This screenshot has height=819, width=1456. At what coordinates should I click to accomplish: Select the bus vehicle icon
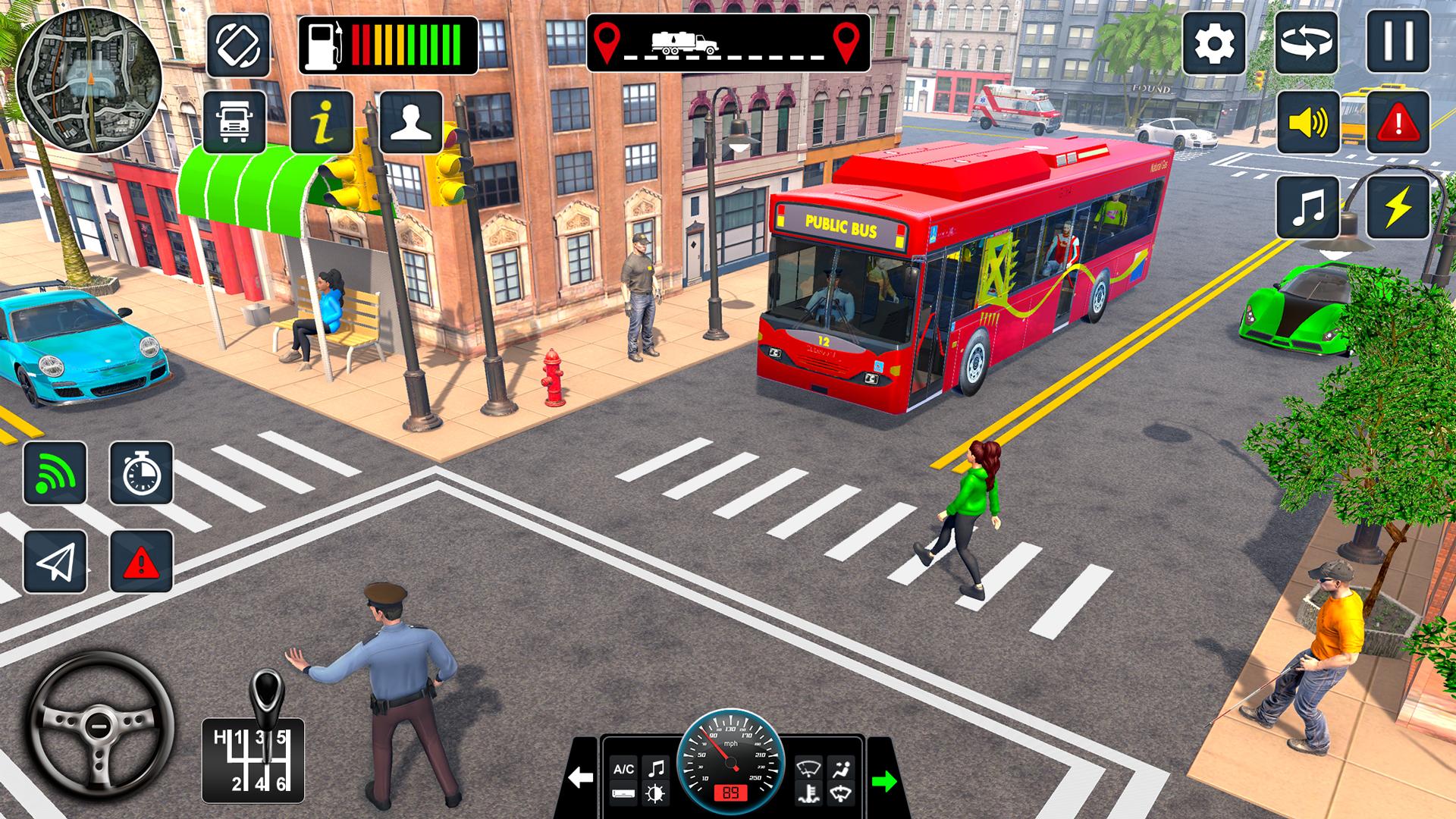[x=235, y=122]
